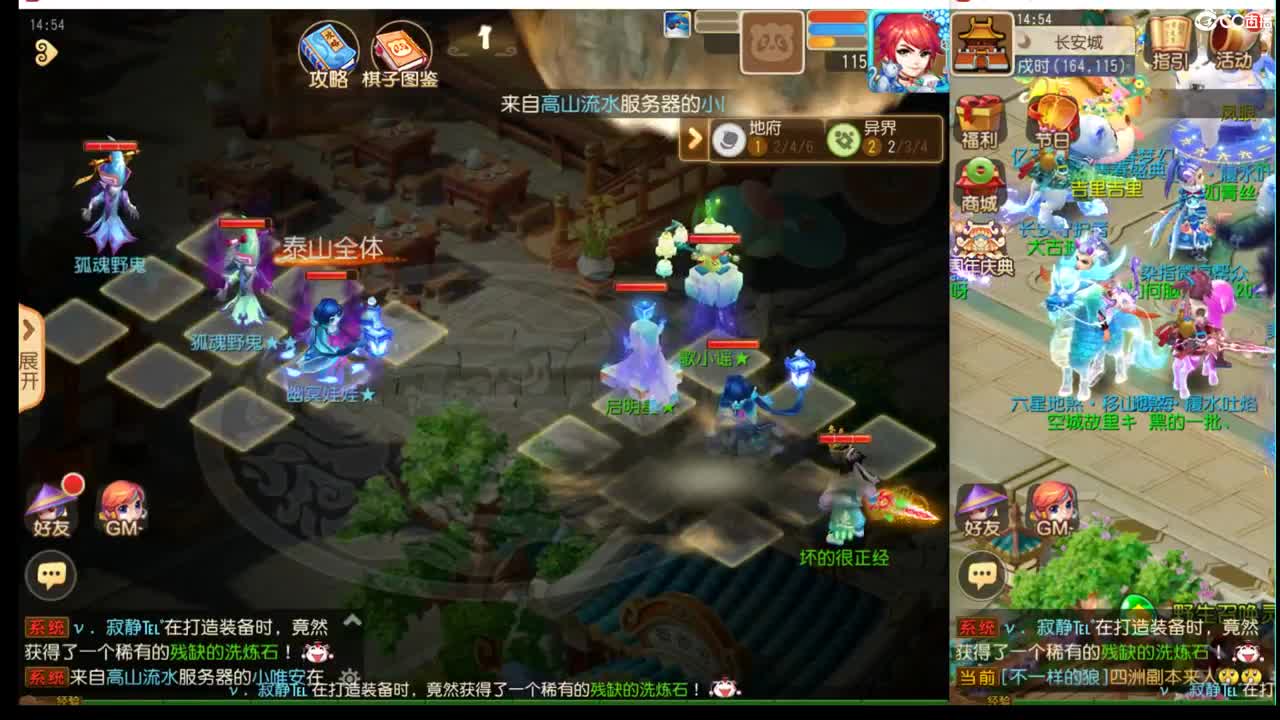Expand the task tracker with the orange chevron
The image size is (1280, 720).
(697, 139)
